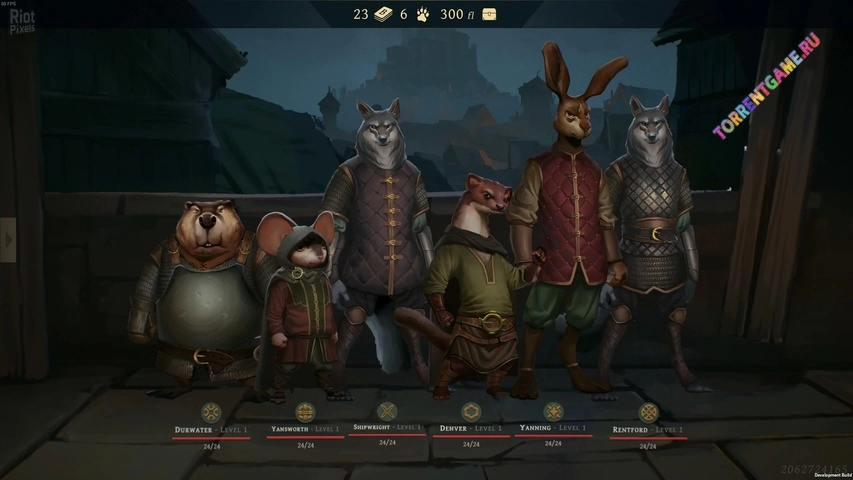
Task: Select Durwater's class emblem icon
Action: tap(211, 412)
